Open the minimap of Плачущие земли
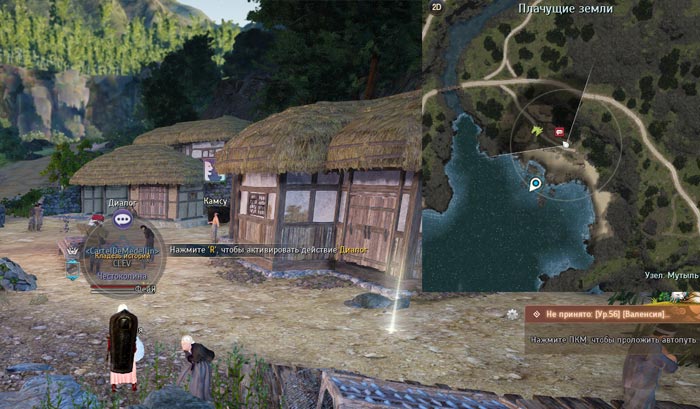This screenshot has height=409, width=700. tap(560, 150)
